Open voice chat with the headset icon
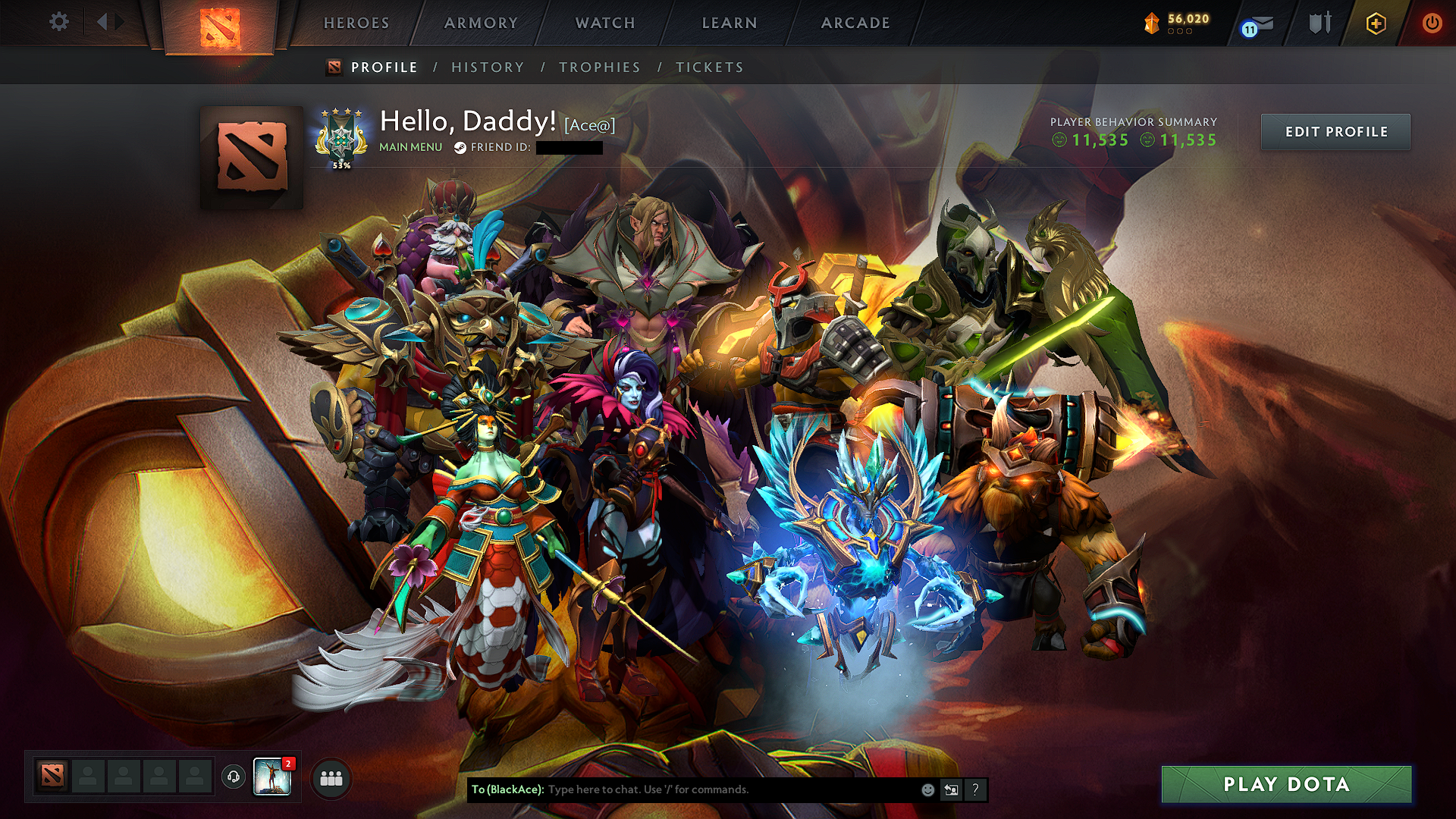1456x819 pixels. [x=233, y=777]
